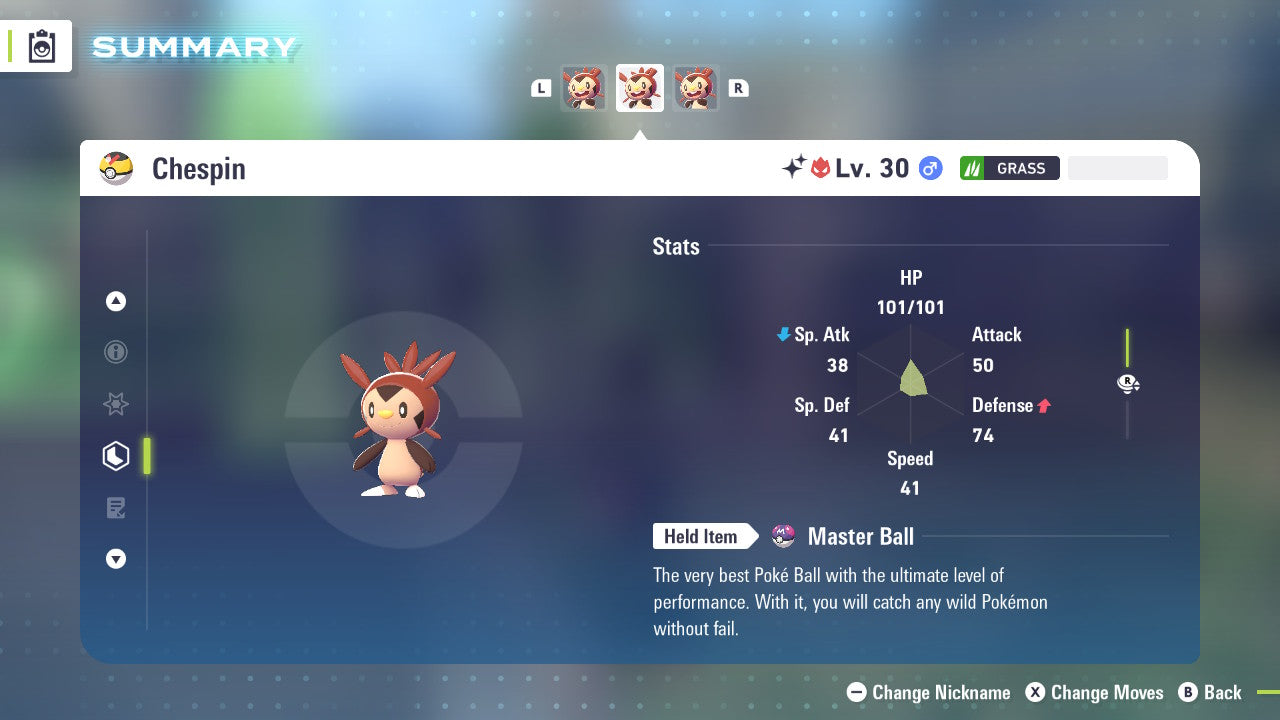This screenshot has height=720, width=1280.
Task: Open the Stats hexagon panel icon
Action: pyautogui.click(x=116, y=455)
